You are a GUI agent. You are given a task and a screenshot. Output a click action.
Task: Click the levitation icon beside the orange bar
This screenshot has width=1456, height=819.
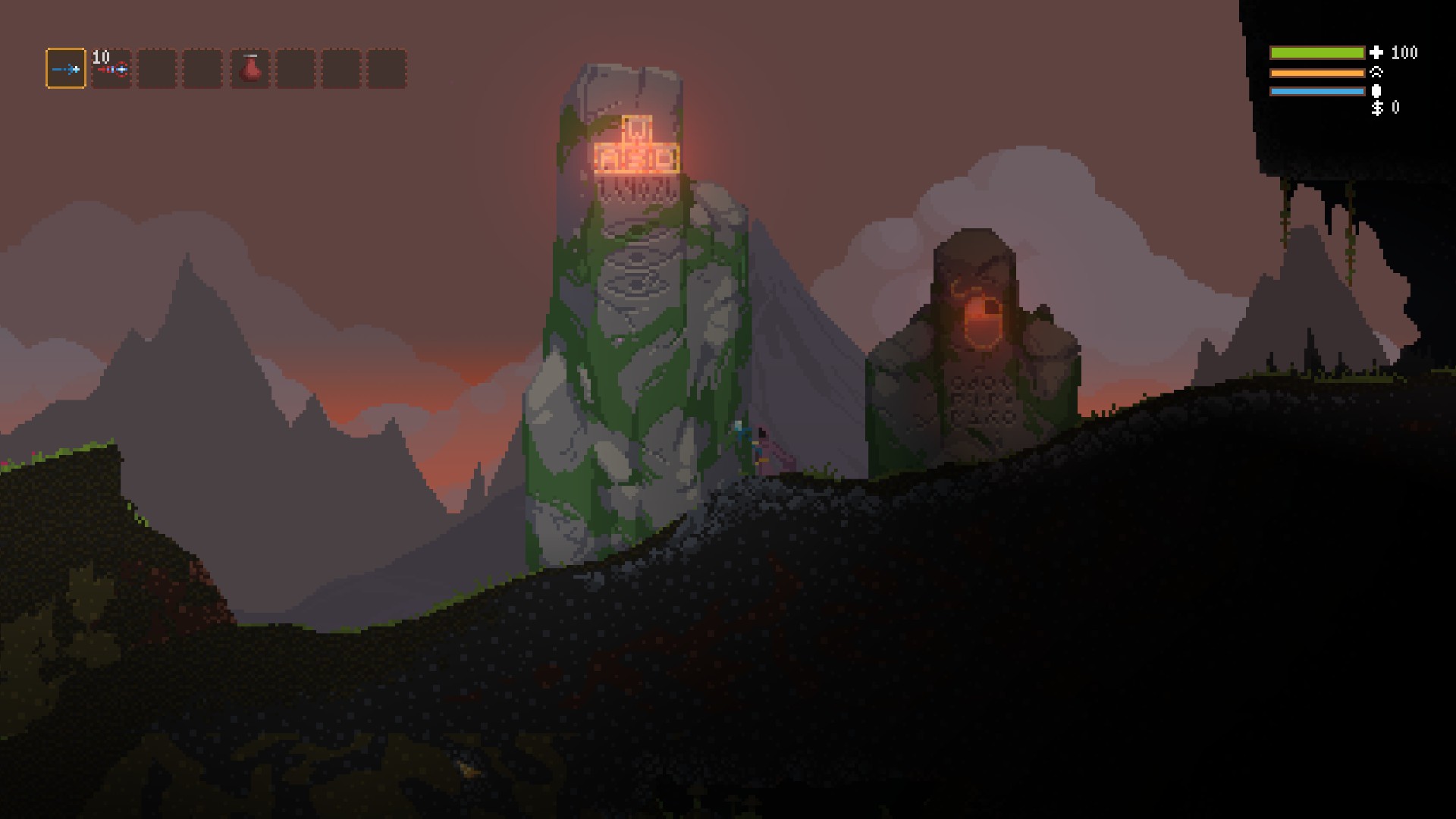pyautogui.click(x=1376, y=72)
